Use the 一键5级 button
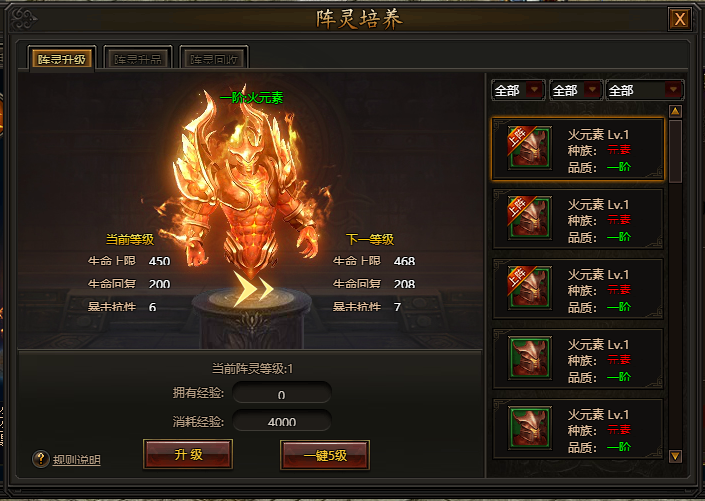The image size is (705, 501). (325, 455)
